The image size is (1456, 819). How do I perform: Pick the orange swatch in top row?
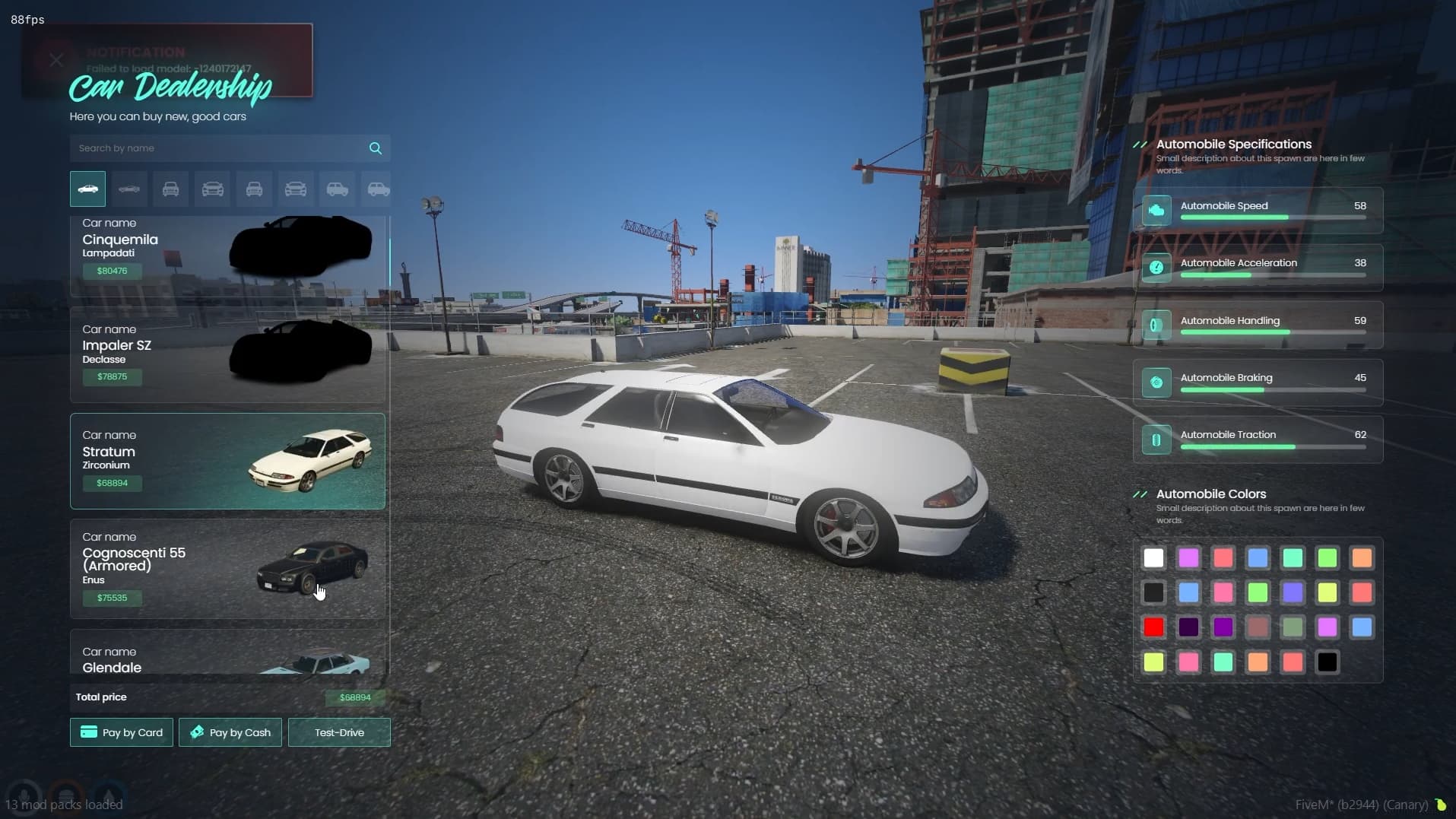coord(1362,558)
